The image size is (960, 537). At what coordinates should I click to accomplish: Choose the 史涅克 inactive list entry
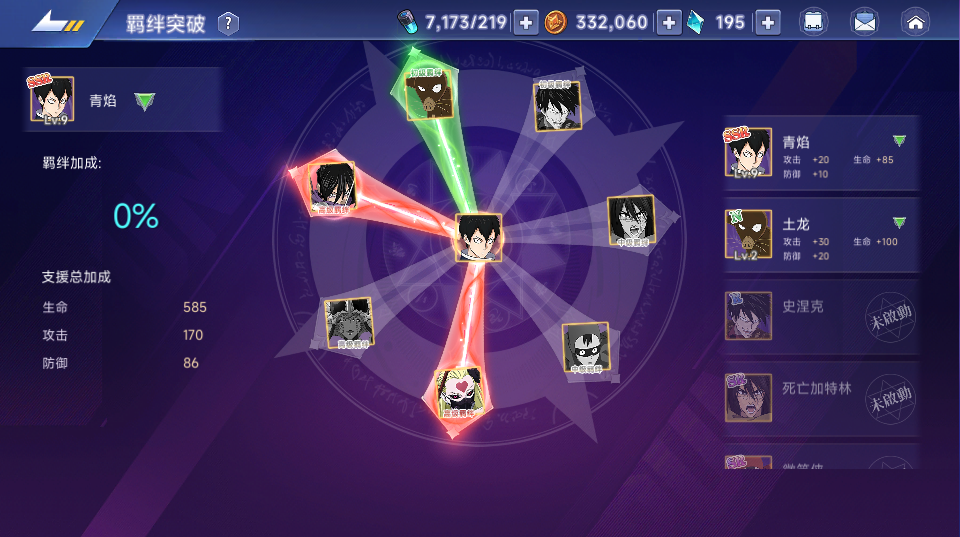820,317
